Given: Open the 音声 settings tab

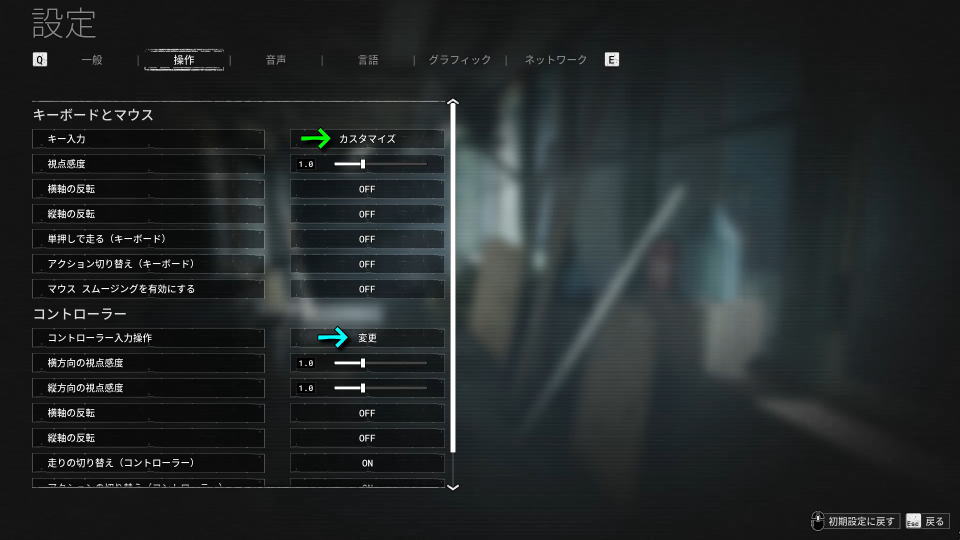Looking at the screenshot, I should click(276, 60).
